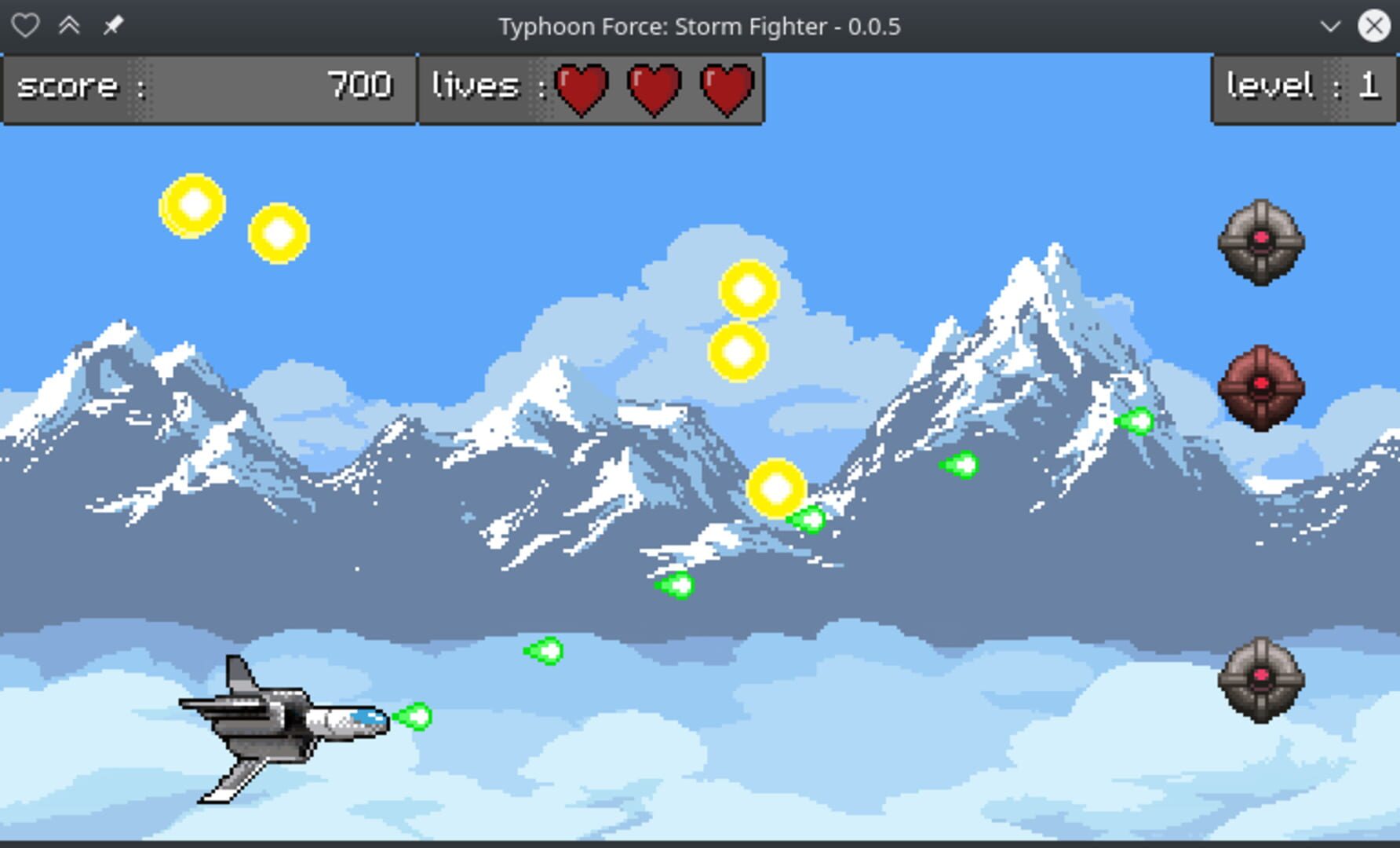Click the topmost coin near the upper left
Image resolution: width=1400 pixels, height=848 pixels.
pos(192,204)
